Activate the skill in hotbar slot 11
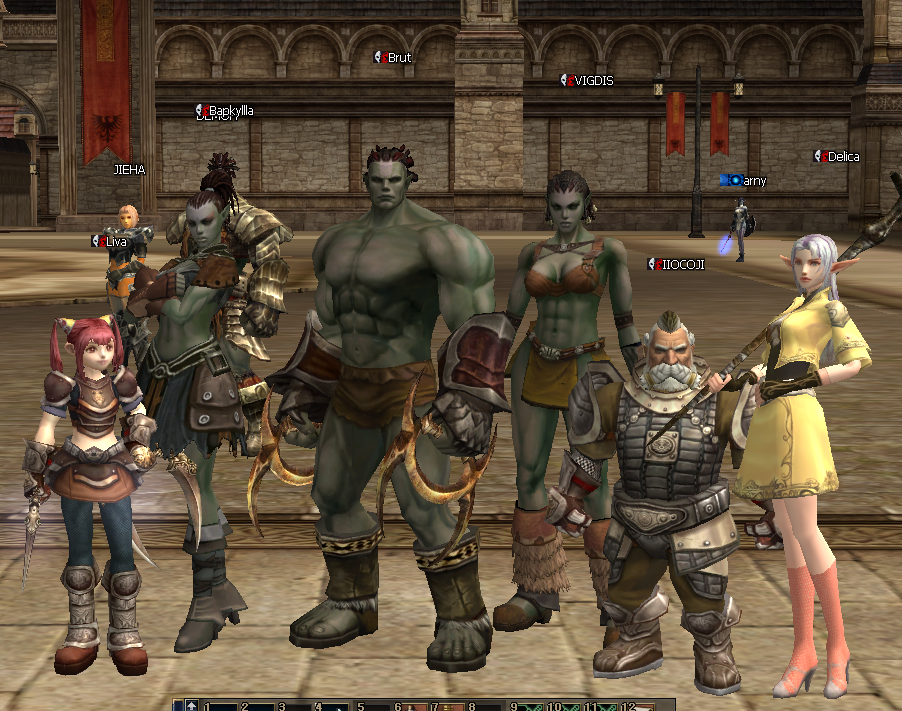 click(603, 706)
